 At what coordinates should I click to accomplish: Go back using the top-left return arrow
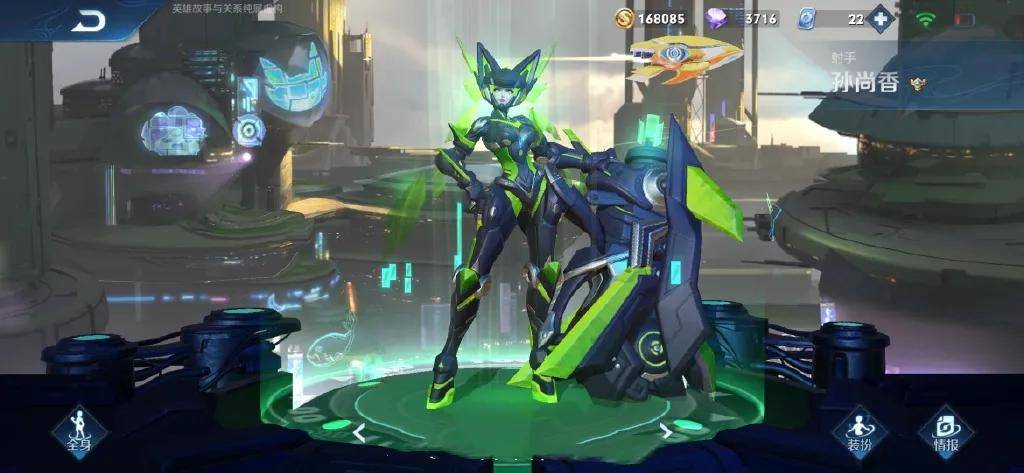(89, 21)
